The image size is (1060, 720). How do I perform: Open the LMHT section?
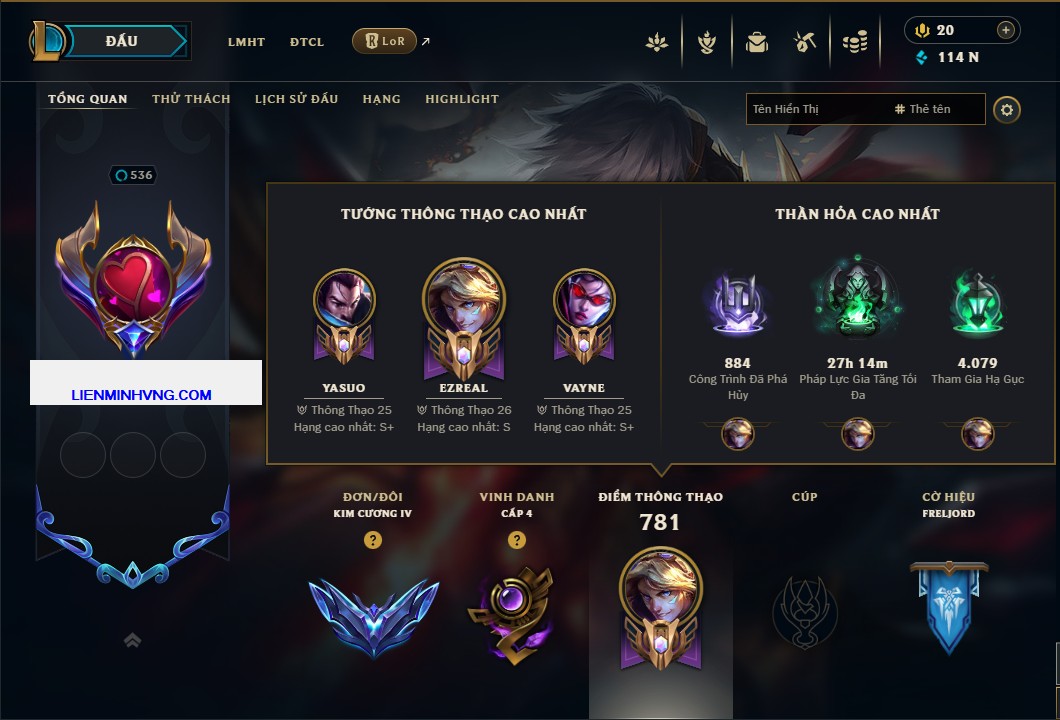click(x=246, y=42)
